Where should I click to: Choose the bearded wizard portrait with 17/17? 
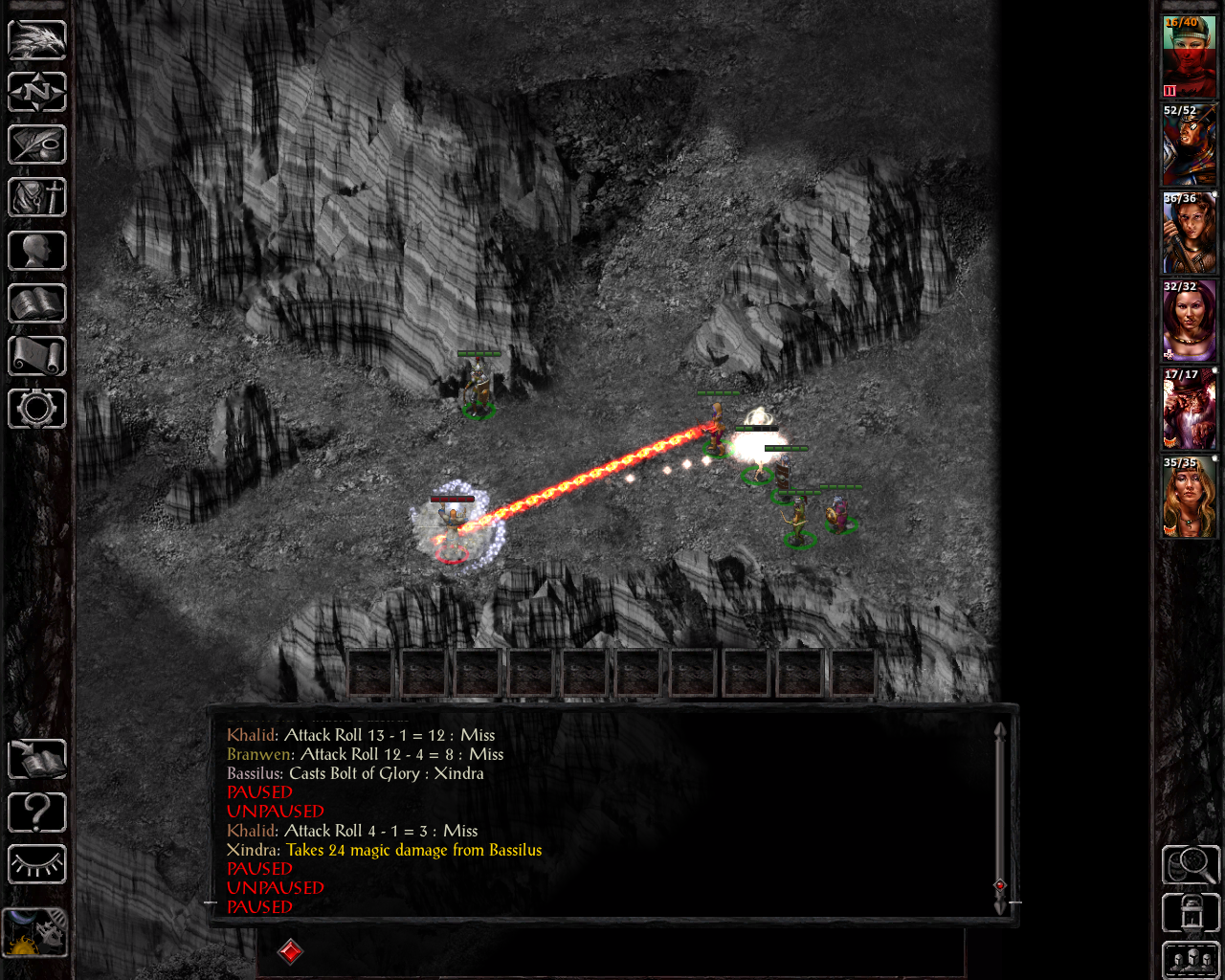pyautogui.click(x=1189, y=410)
